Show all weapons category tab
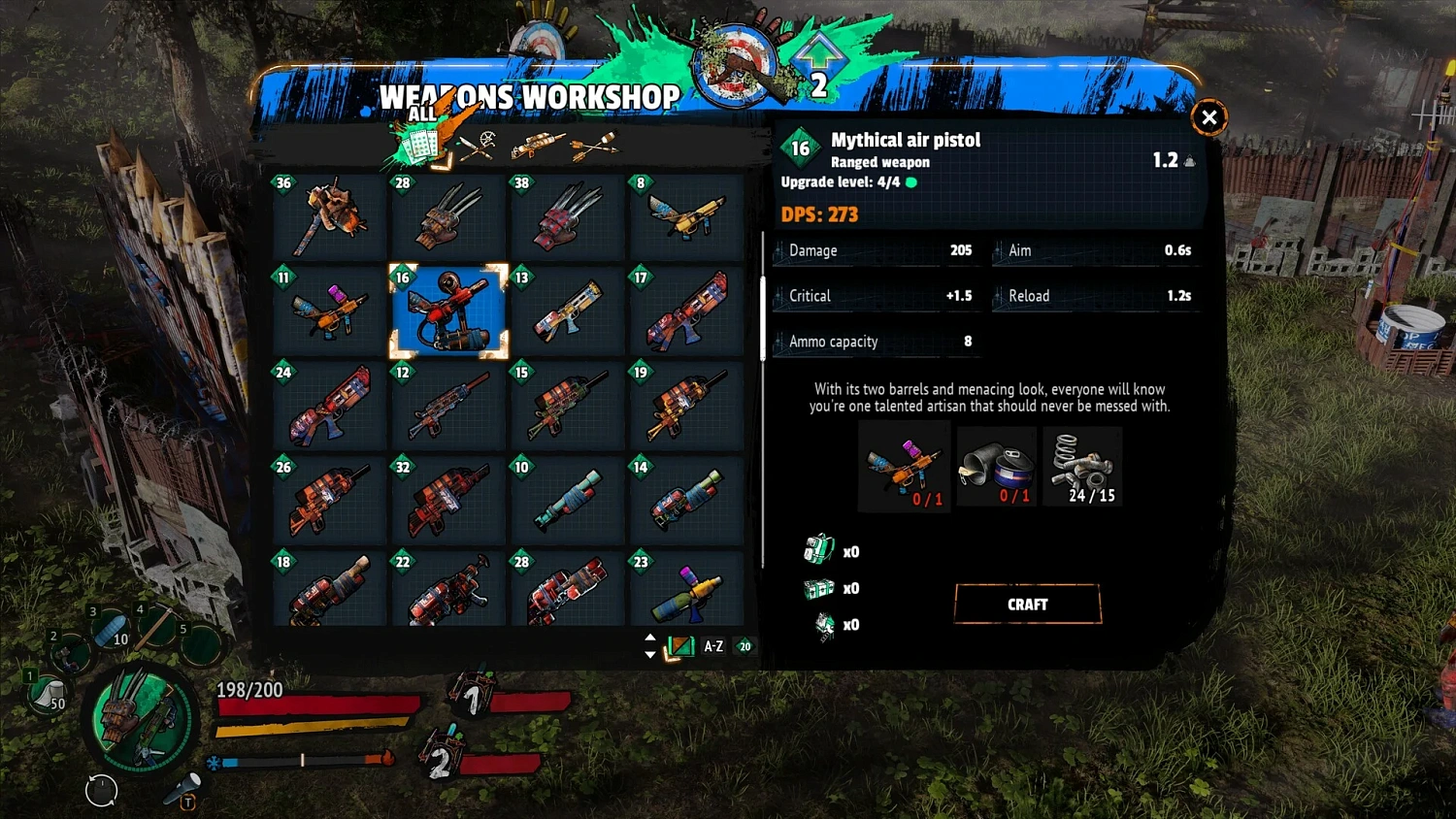1456x819 pixels. click(x=422, y=144)
